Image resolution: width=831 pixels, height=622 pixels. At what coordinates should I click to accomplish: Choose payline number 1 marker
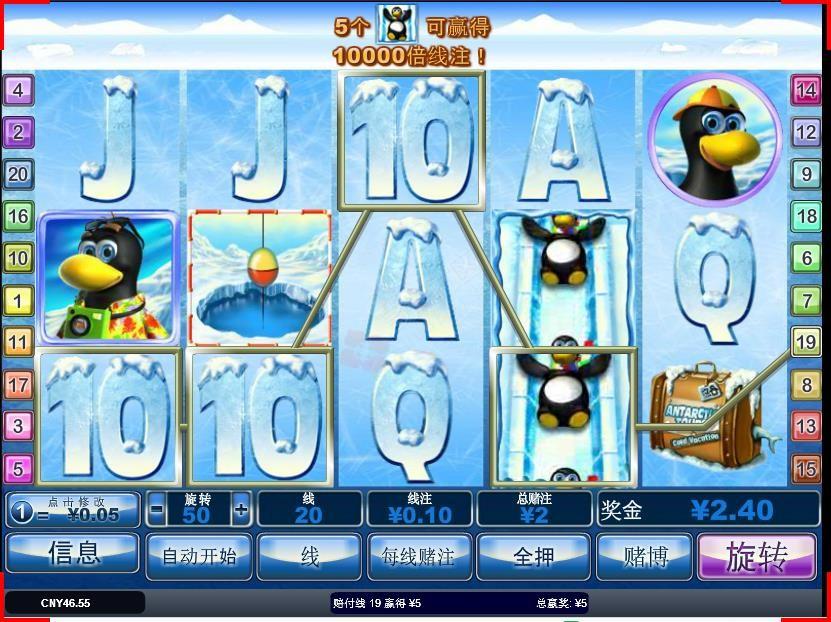[18, 299]
